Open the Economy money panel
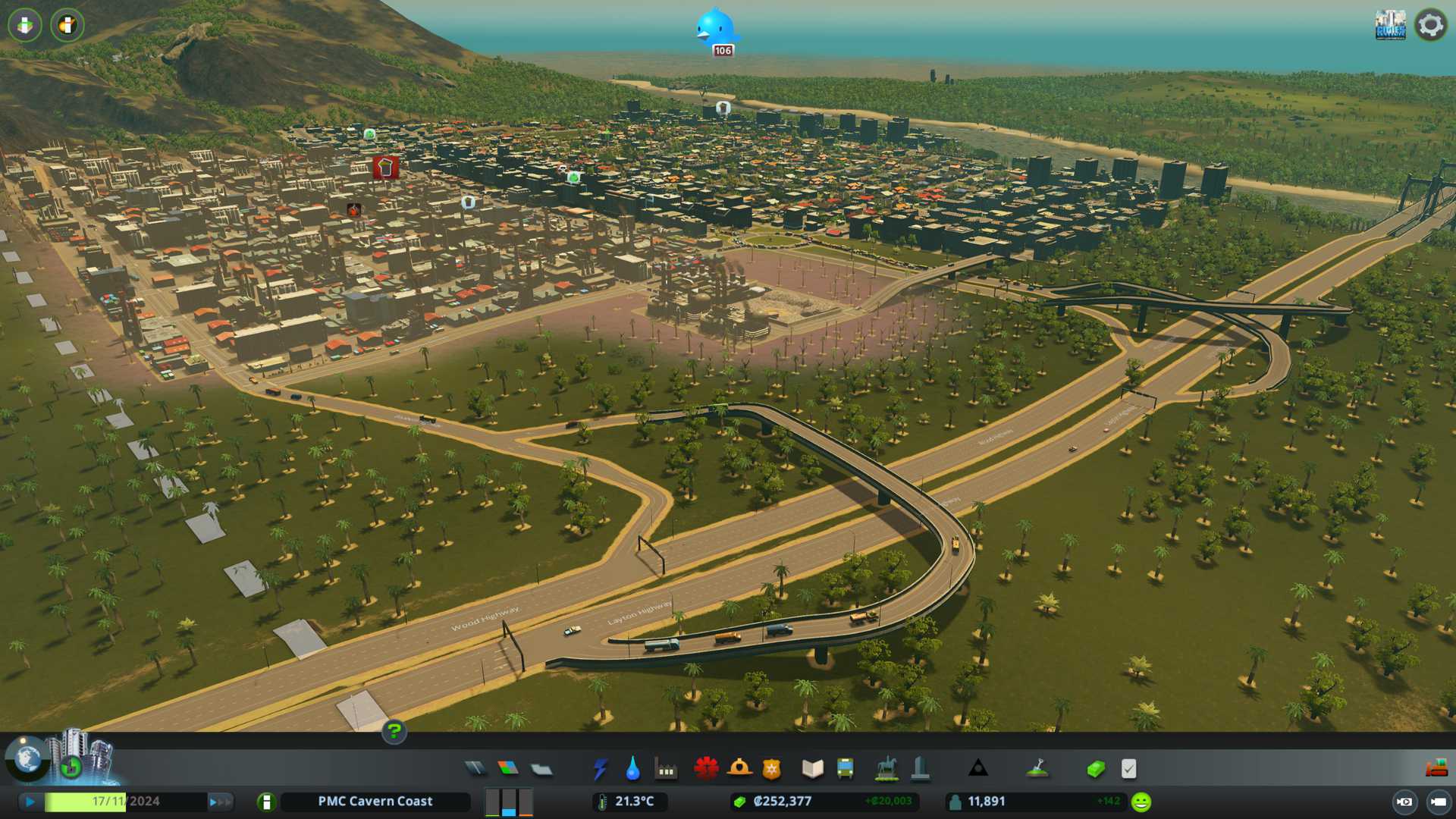 (x=1095, y=769)
